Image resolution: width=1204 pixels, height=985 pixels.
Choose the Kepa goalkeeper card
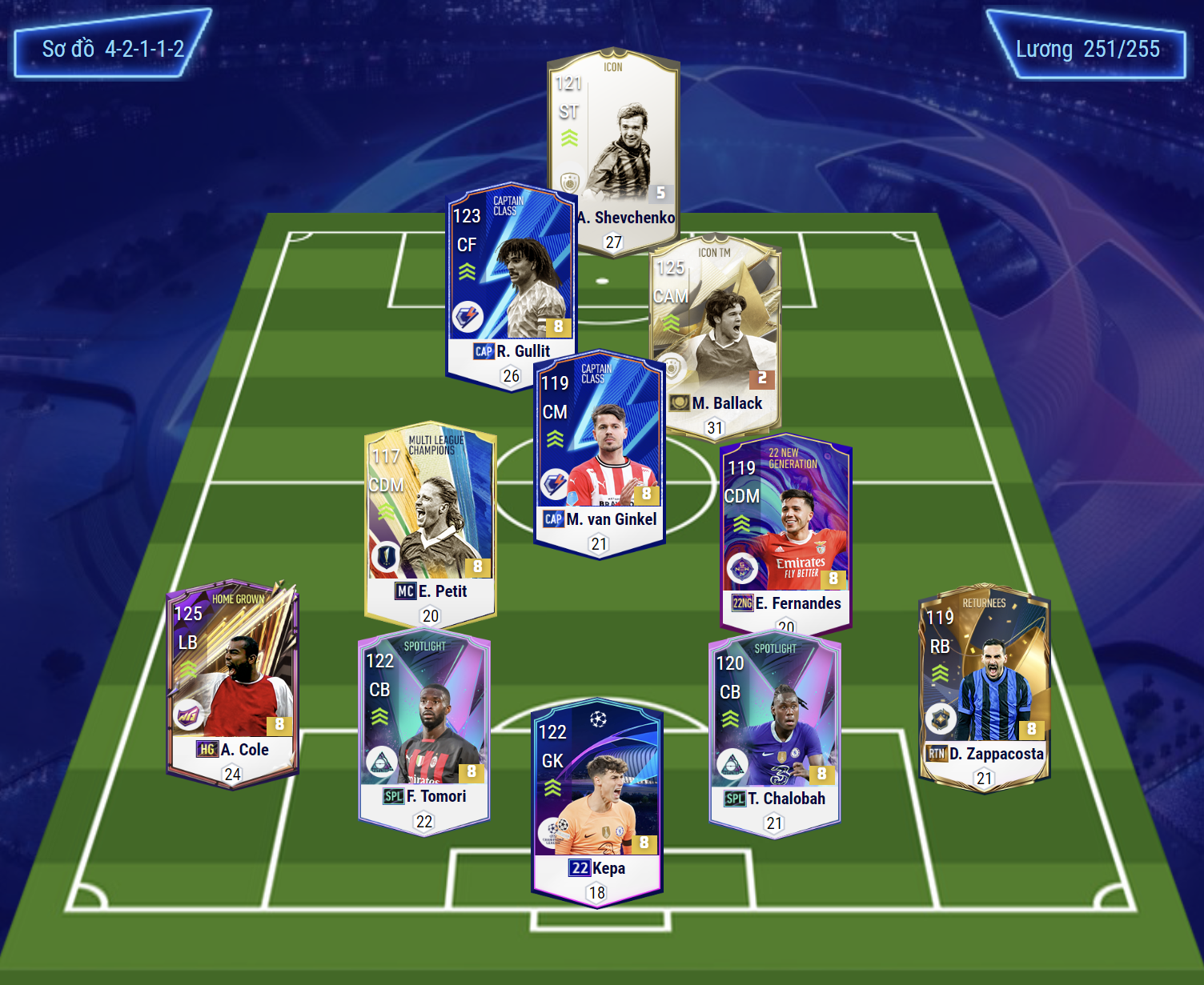(597, 800)
